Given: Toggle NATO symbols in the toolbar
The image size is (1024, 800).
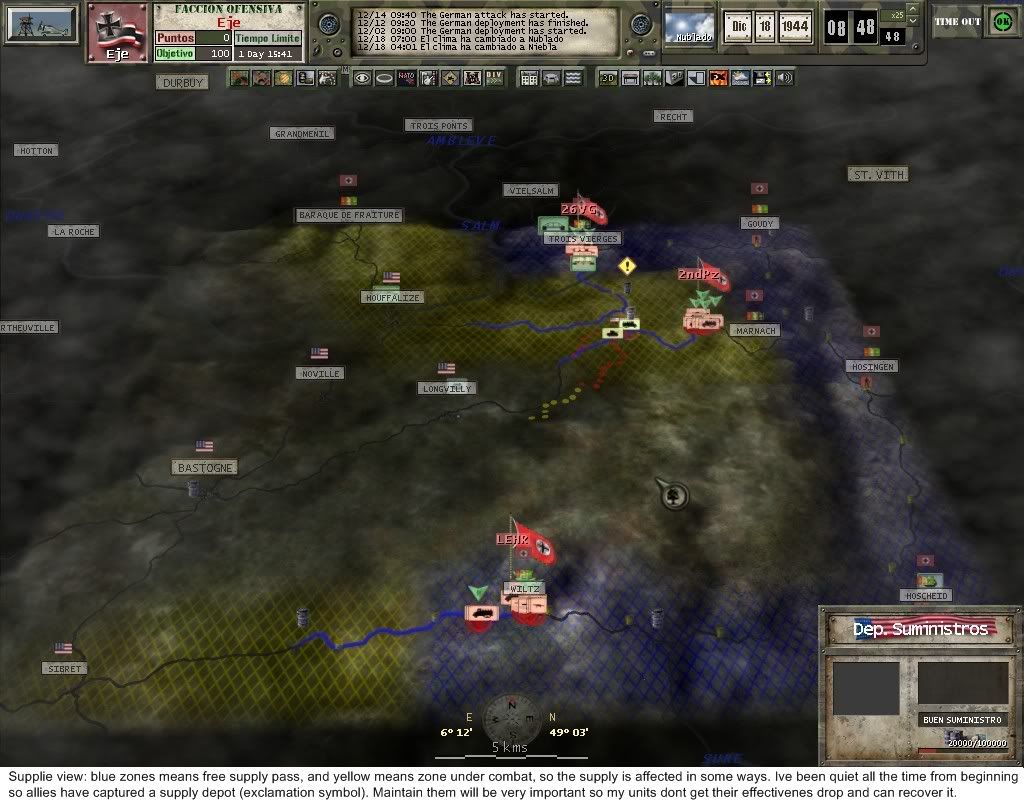Looking at the screenshot, I should point(405,78).
